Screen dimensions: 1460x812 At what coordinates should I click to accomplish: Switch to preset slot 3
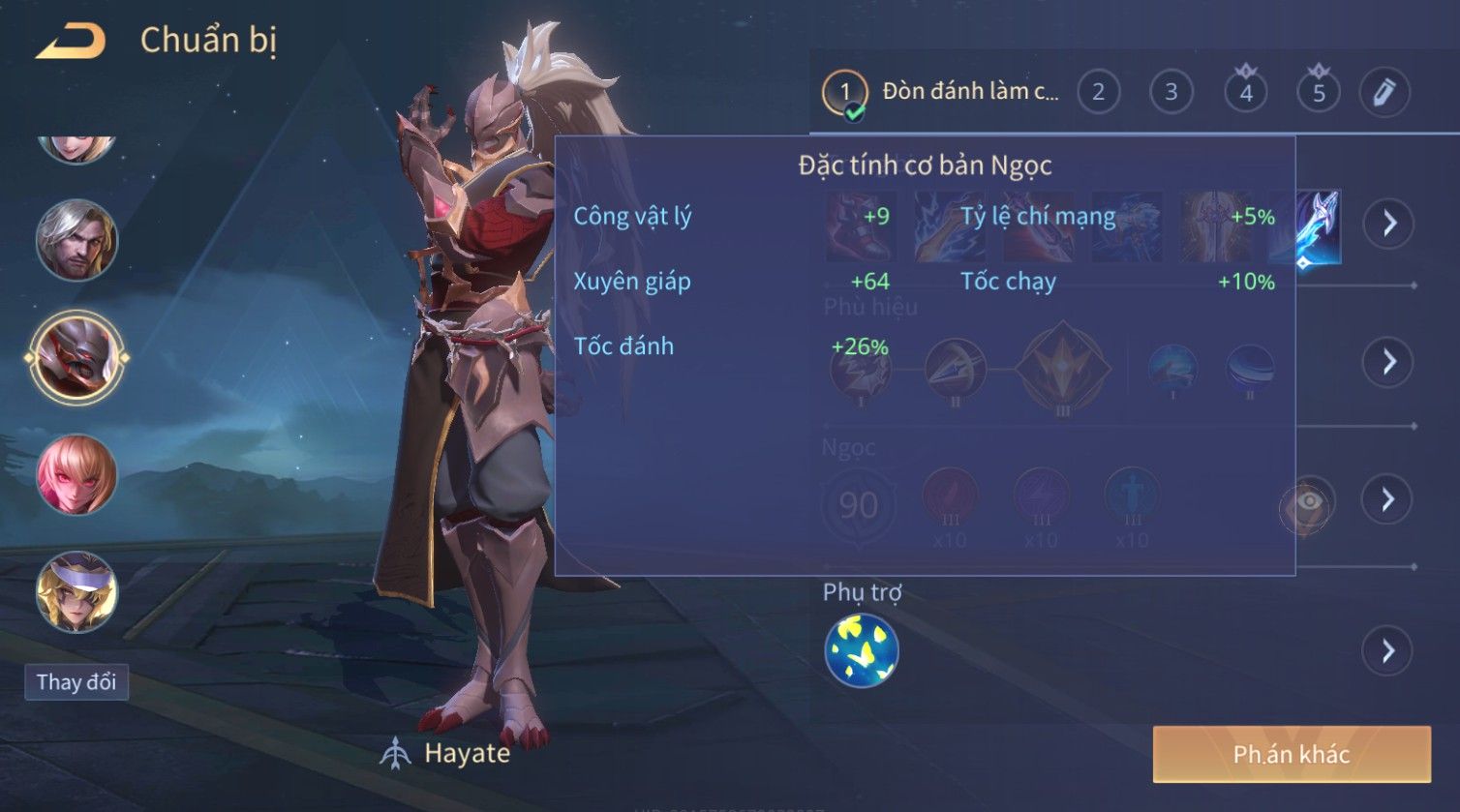coord(1171,93)
